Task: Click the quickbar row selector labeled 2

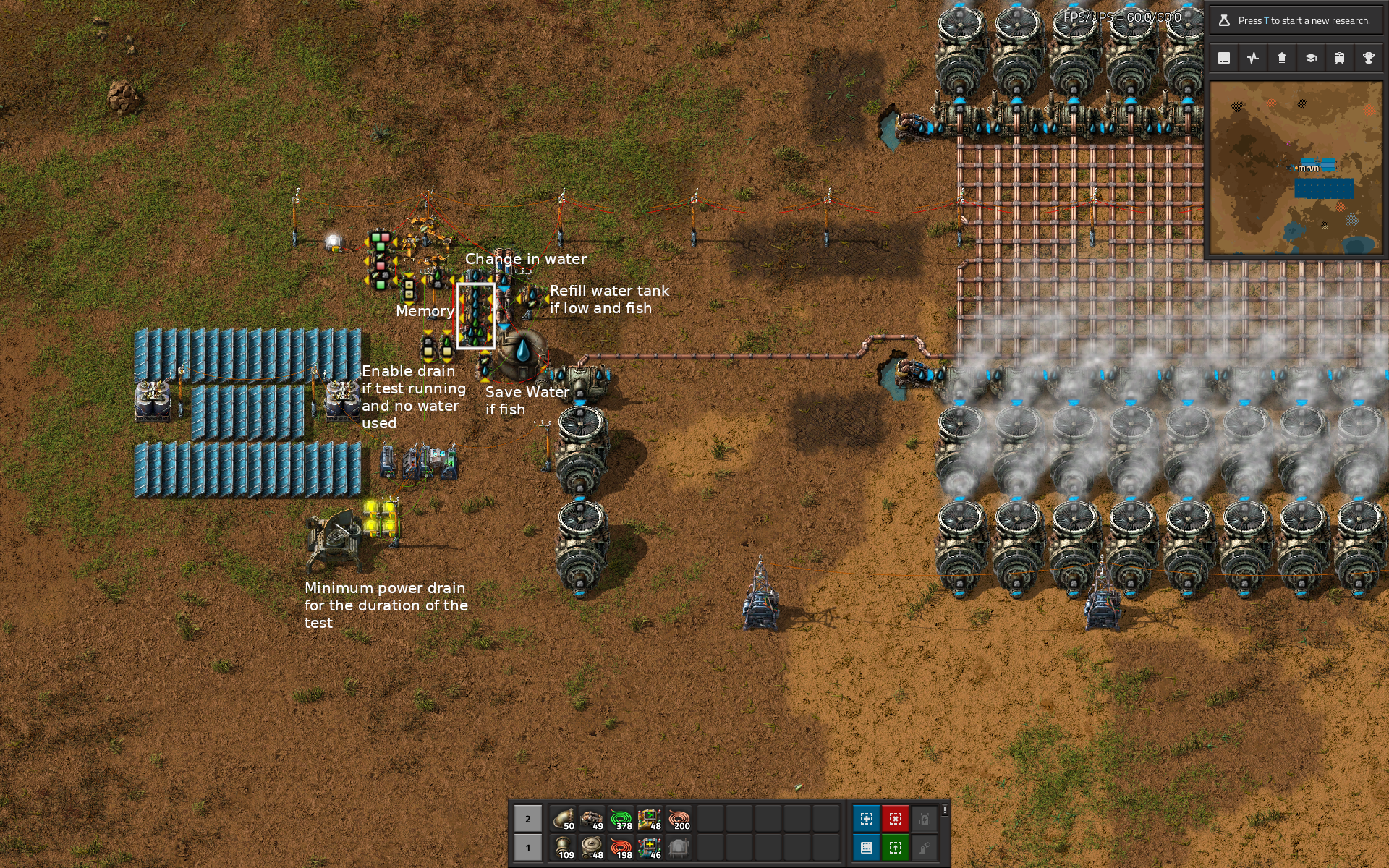Action: click(x=528, y=819)
